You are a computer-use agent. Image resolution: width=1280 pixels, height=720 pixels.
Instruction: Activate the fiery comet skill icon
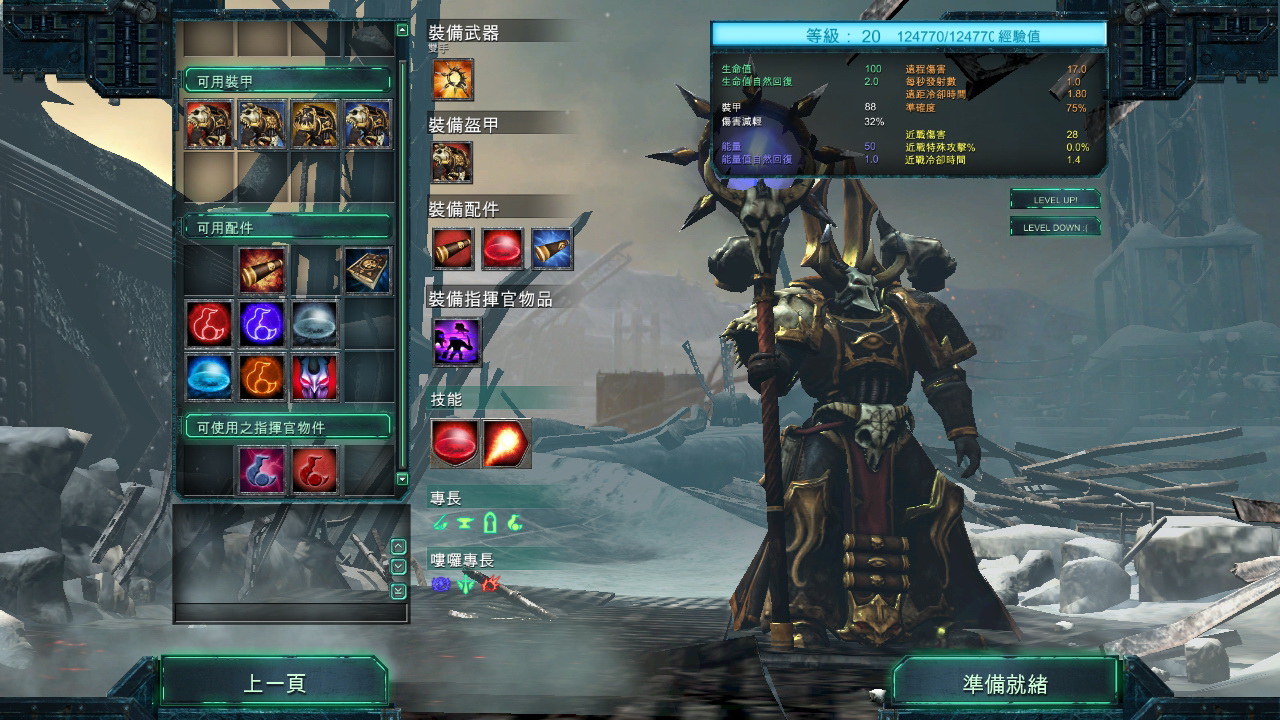click(506, 444)
